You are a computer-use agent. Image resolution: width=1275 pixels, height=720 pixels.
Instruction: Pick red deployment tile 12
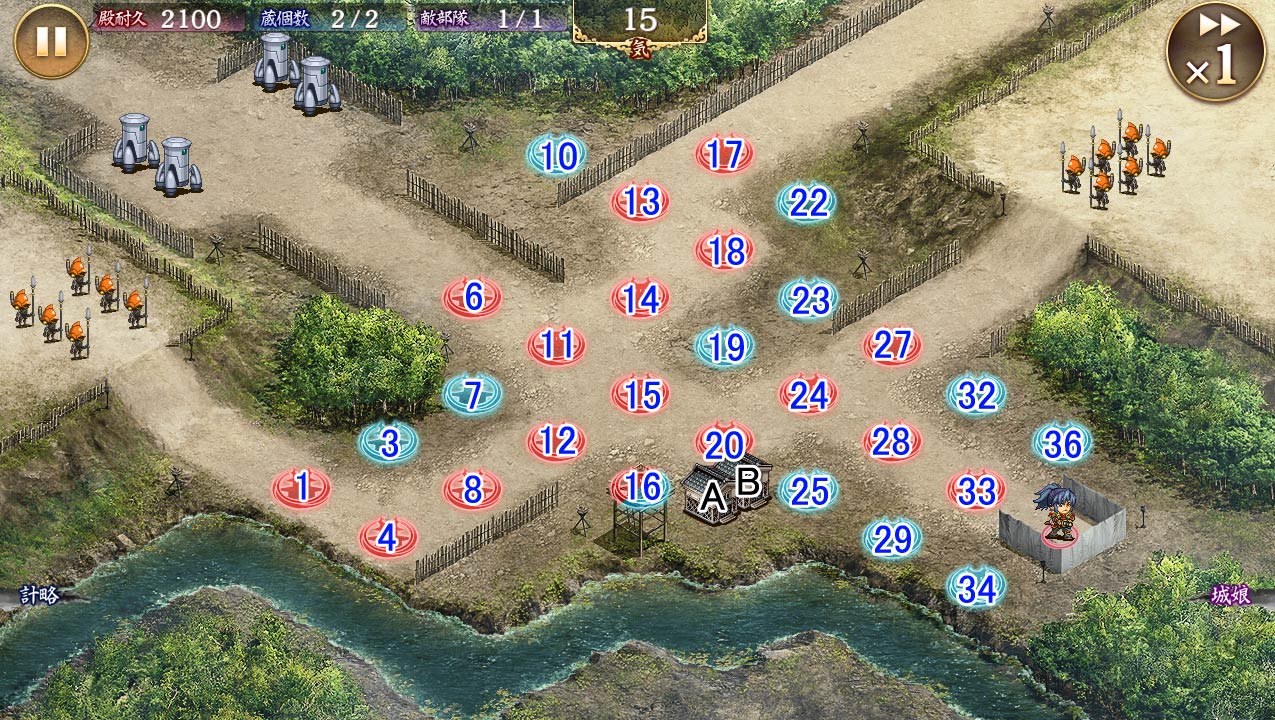[557, 441]
